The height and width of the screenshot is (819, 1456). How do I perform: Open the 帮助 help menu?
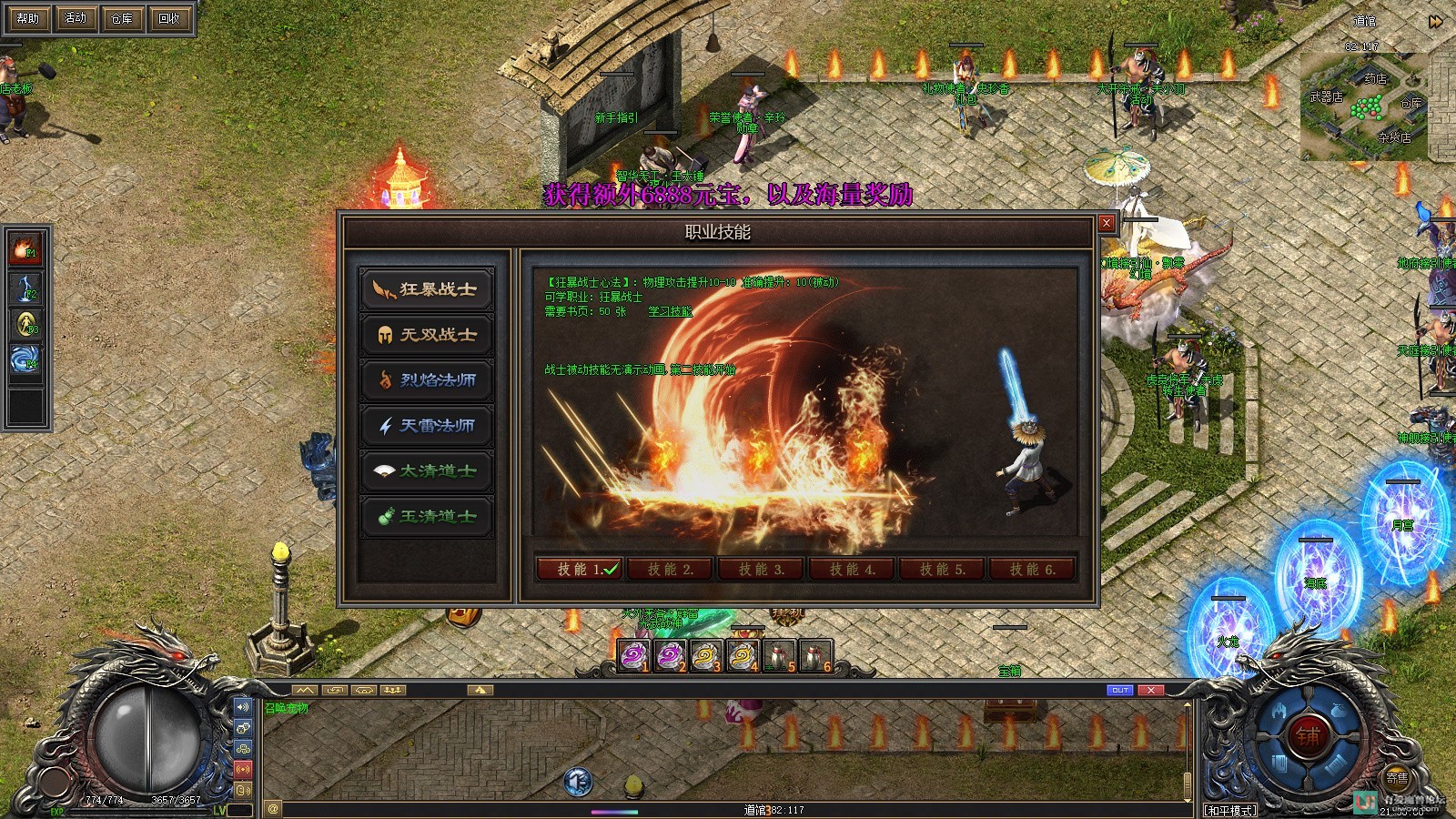28,18
